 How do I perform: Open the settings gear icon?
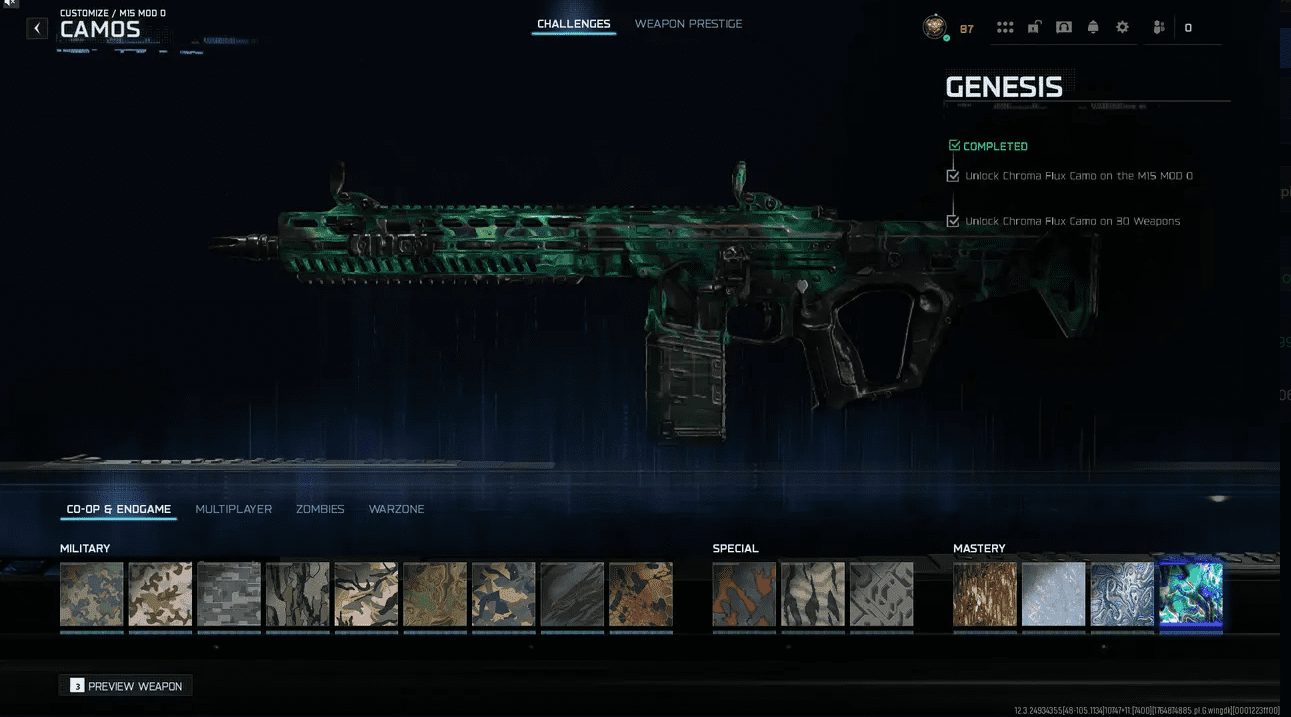(1122, 28)
